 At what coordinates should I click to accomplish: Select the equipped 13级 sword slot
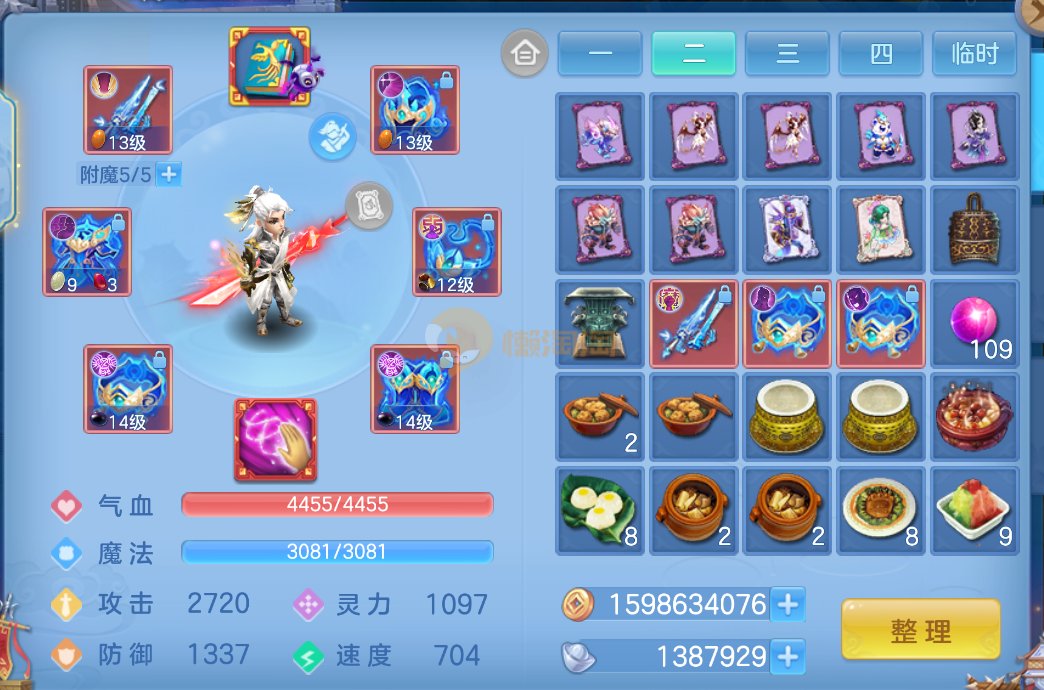(x=128, y=110)
